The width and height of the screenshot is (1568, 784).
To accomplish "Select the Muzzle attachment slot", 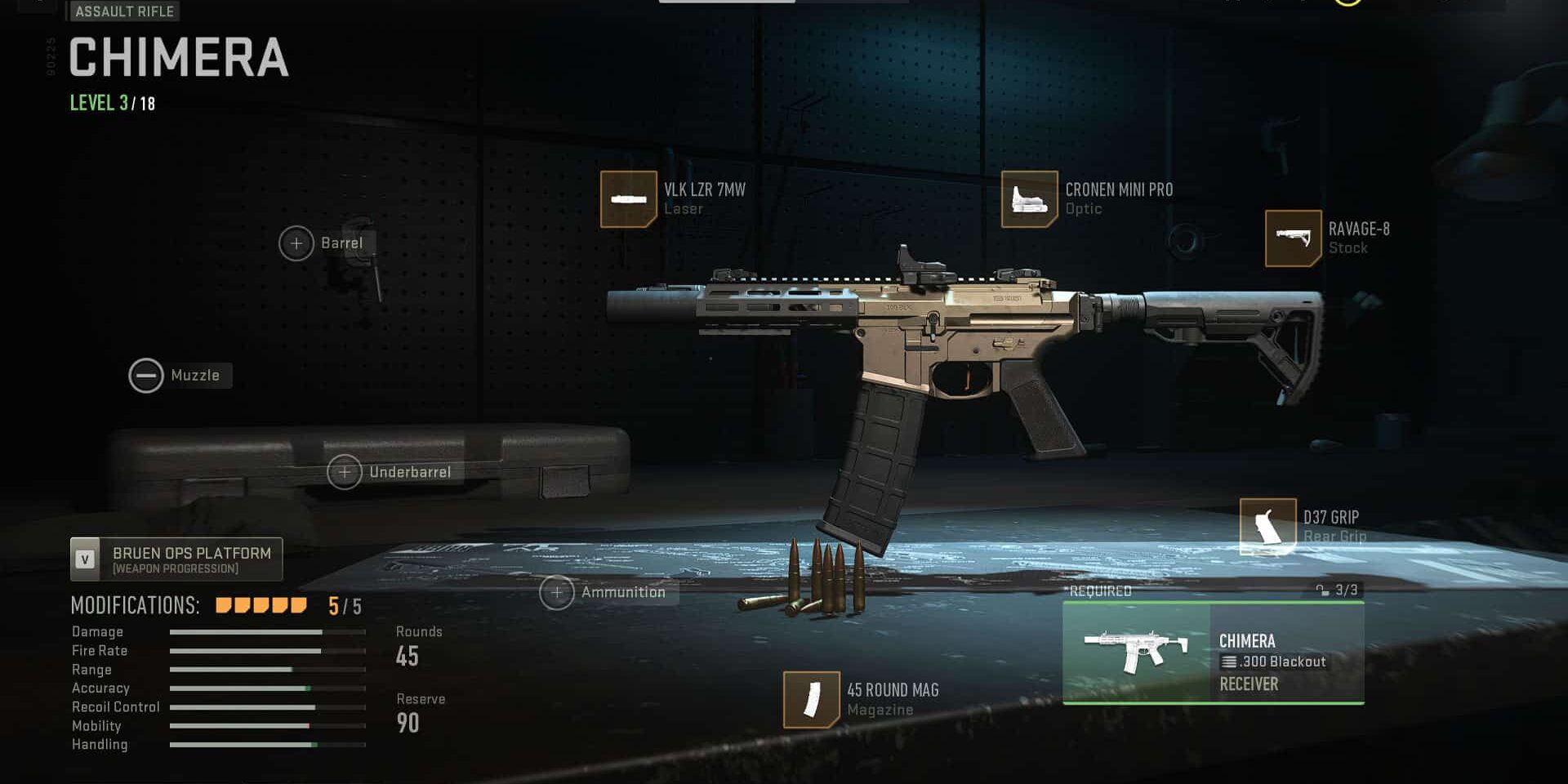I will click(147, 376).
